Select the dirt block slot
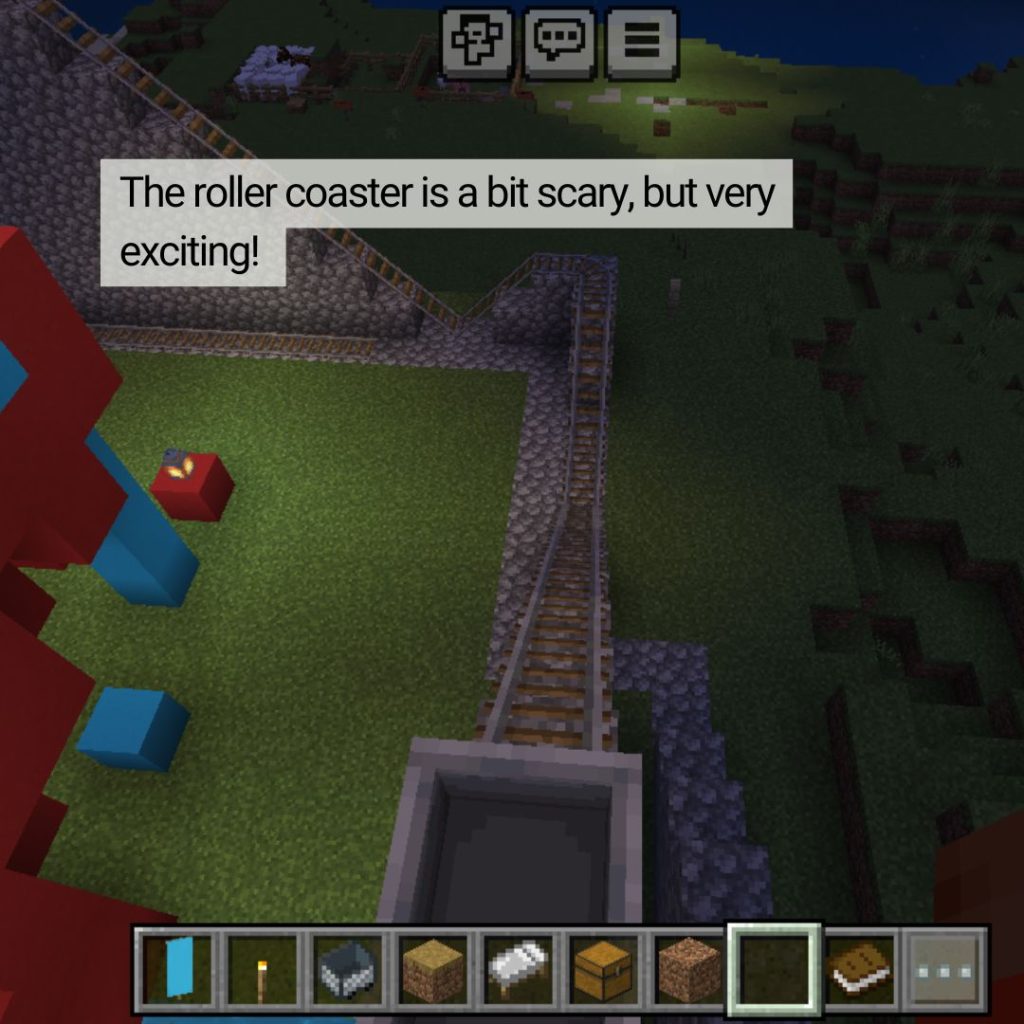This screenshot has width=1024, height=1024. coord(689,968)
